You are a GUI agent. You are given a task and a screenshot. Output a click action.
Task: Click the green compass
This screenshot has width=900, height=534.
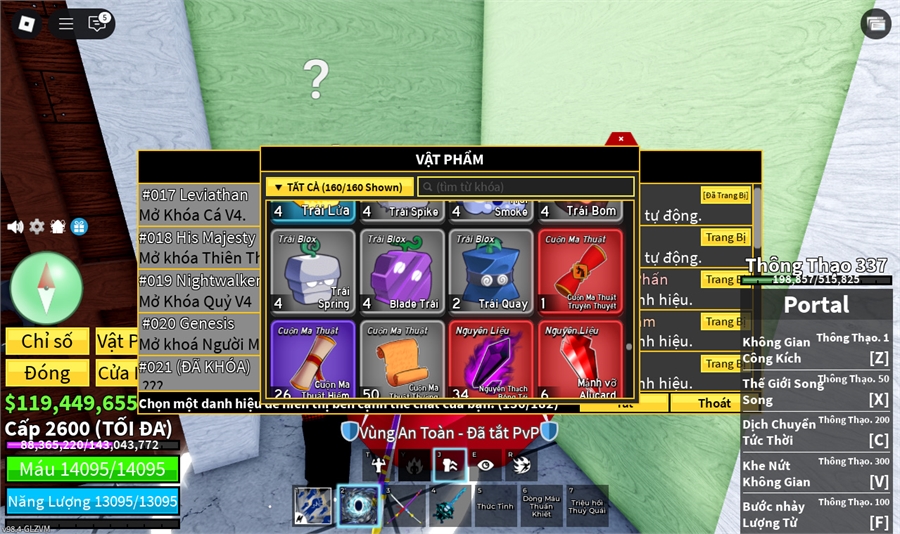tap(46, 288)
